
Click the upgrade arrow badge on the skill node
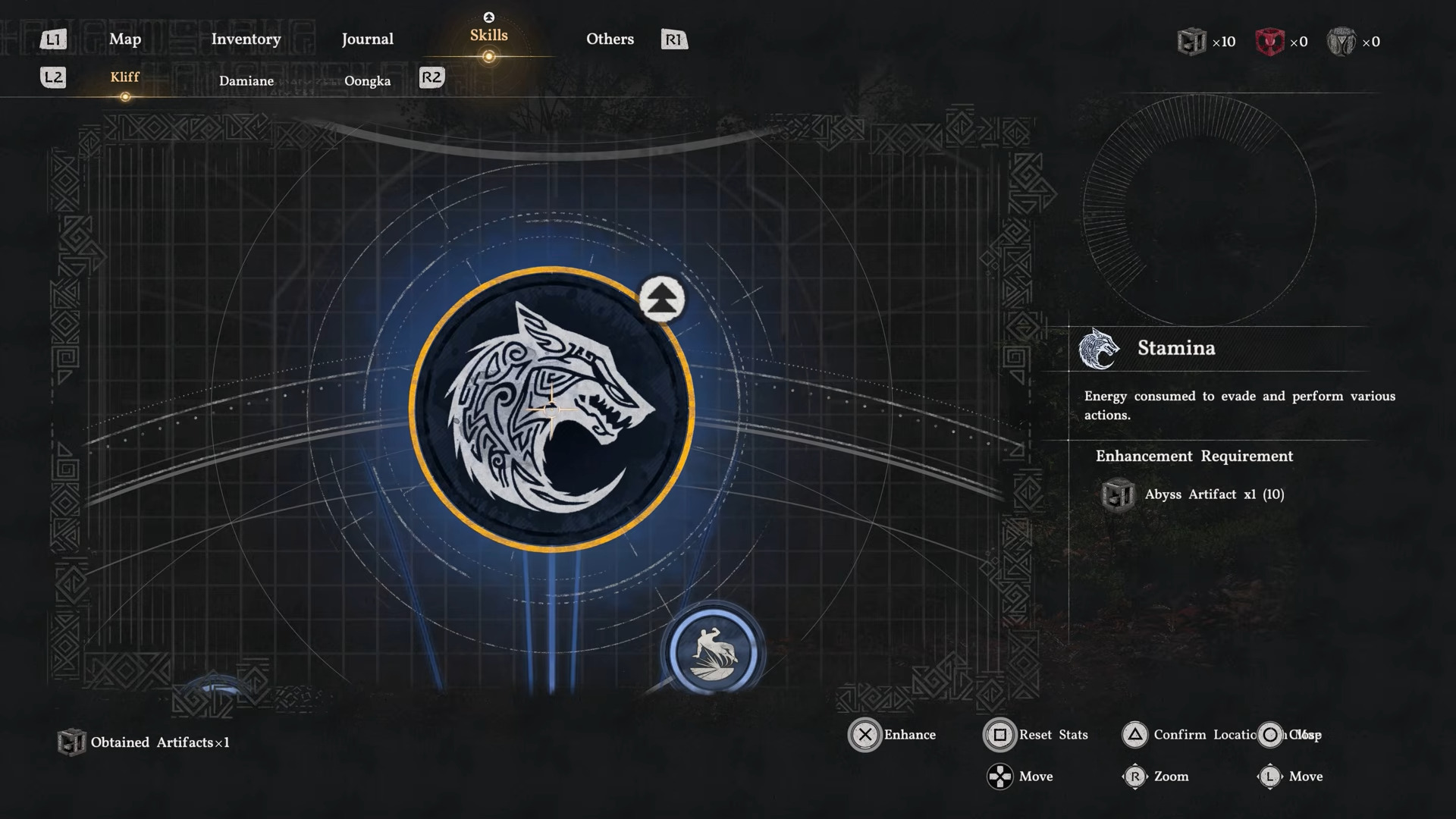[x=661, y=299]
